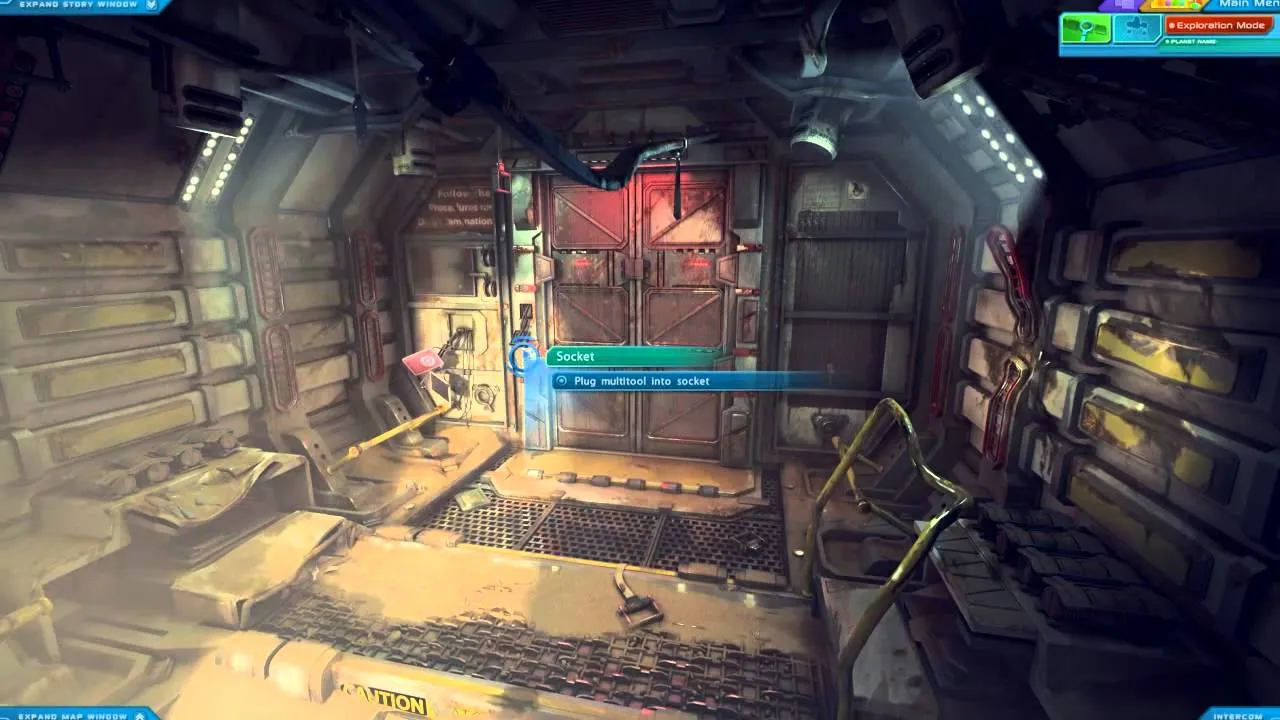The height and width of the screenshot is (720, 1280).
Task: Select the blue rover icon
Action: [1136, 28]
